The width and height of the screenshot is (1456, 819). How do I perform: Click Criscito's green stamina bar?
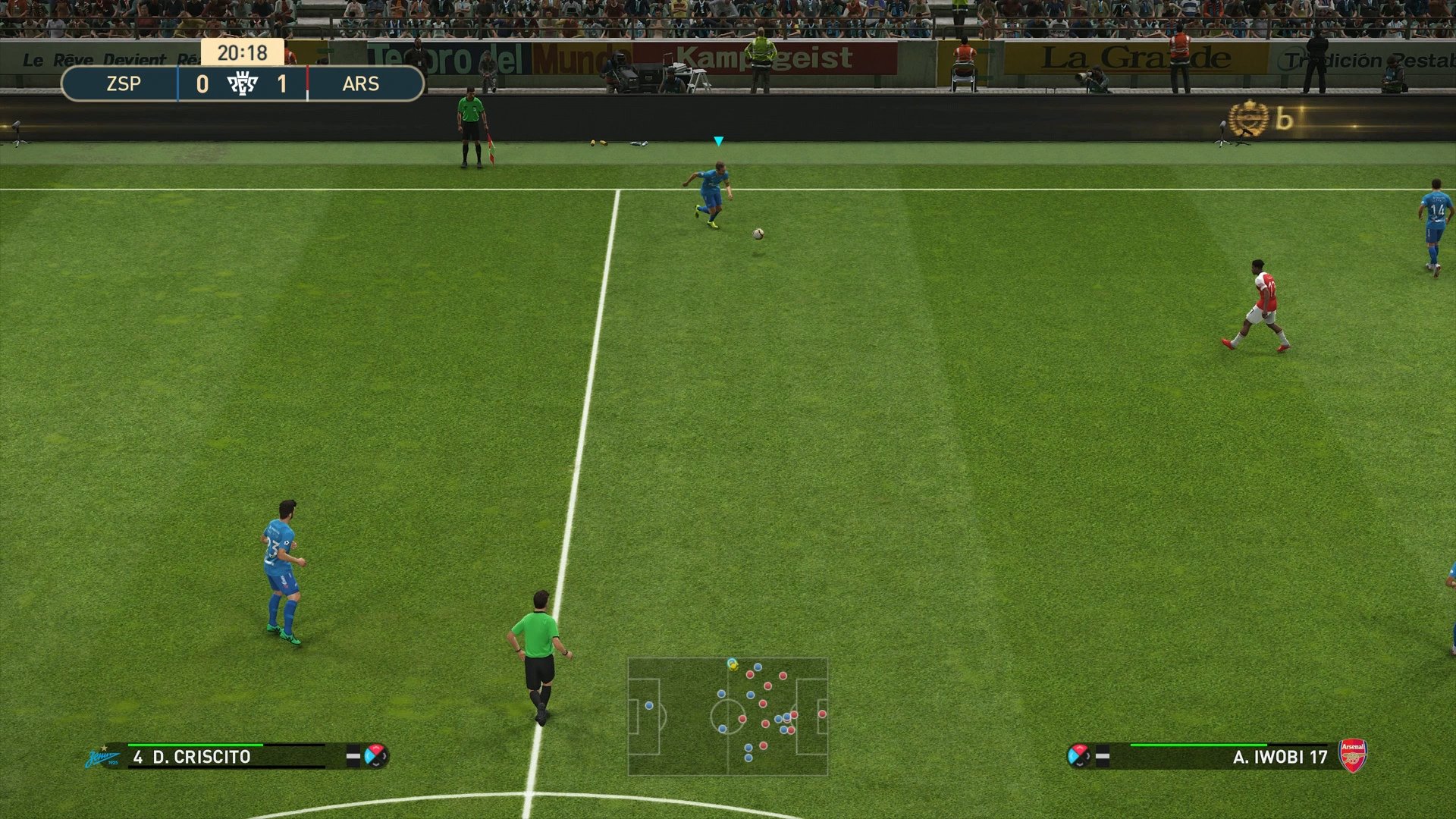(x=194, y=745)
